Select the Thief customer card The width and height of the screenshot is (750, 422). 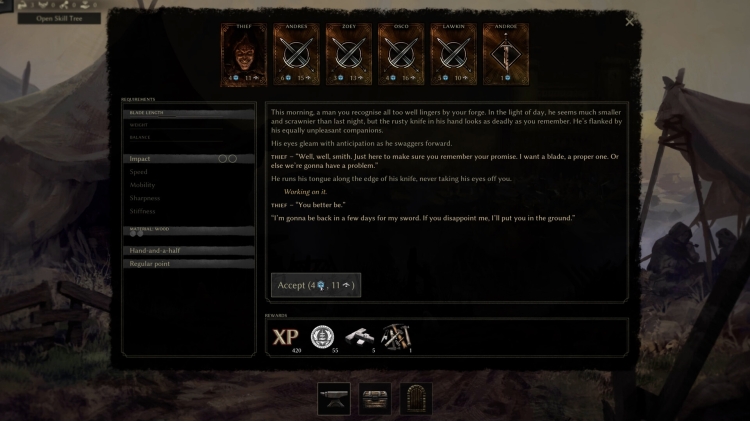point(243,56)
